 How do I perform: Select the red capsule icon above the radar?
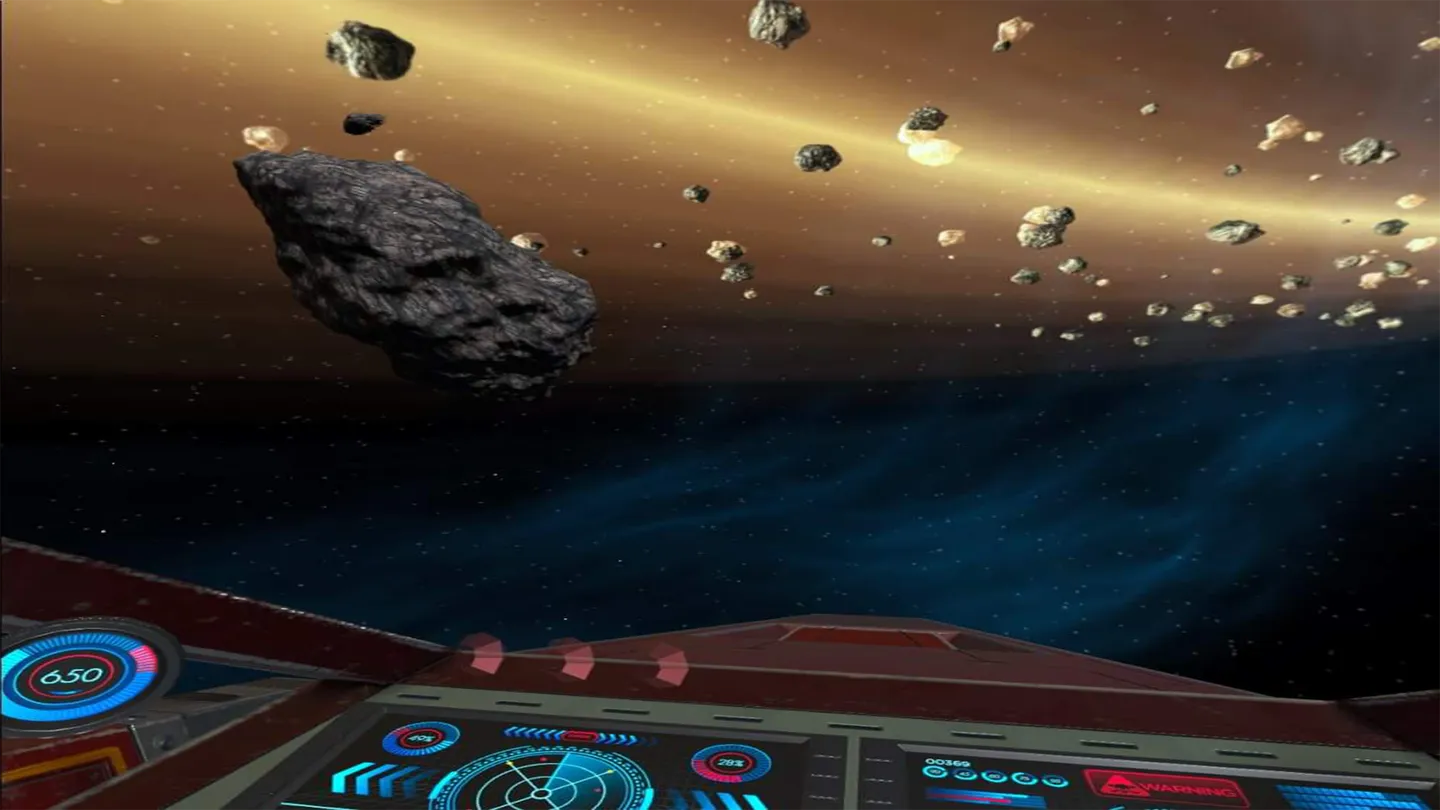(x=578, y=736)
